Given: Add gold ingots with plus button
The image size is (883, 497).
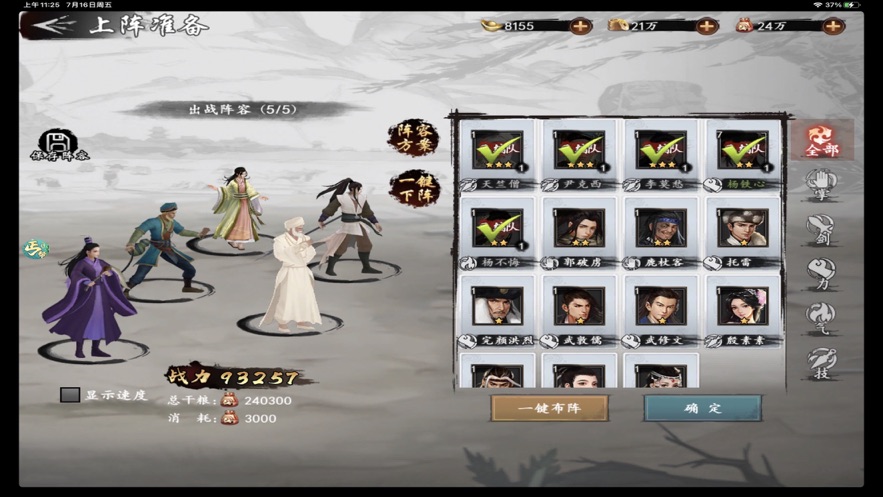Looking at the screenshot, I should coord(580,26).
